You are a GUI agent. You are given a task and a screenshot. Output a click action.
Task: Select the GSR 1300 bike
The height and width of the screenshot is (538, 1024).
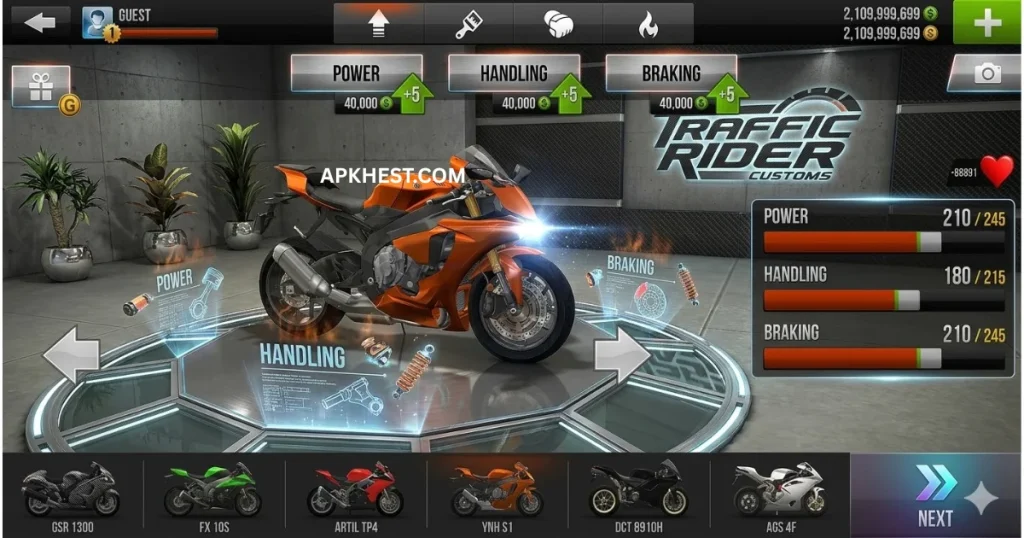click(71, 494)
